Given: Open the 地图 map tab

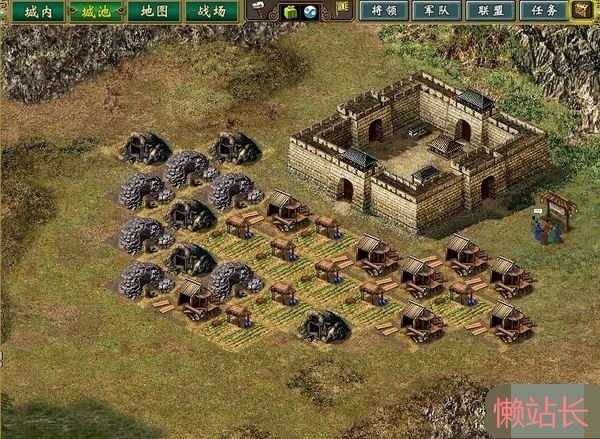Looking at the screenshot, I should [x=154, y=12].
